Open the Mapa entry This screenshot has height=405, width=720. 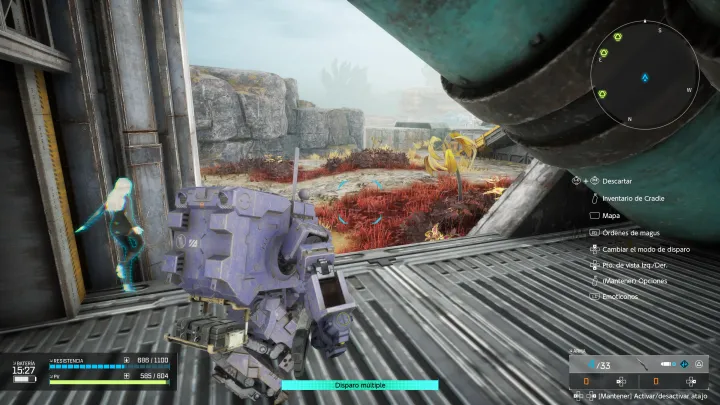coord(611,214)
